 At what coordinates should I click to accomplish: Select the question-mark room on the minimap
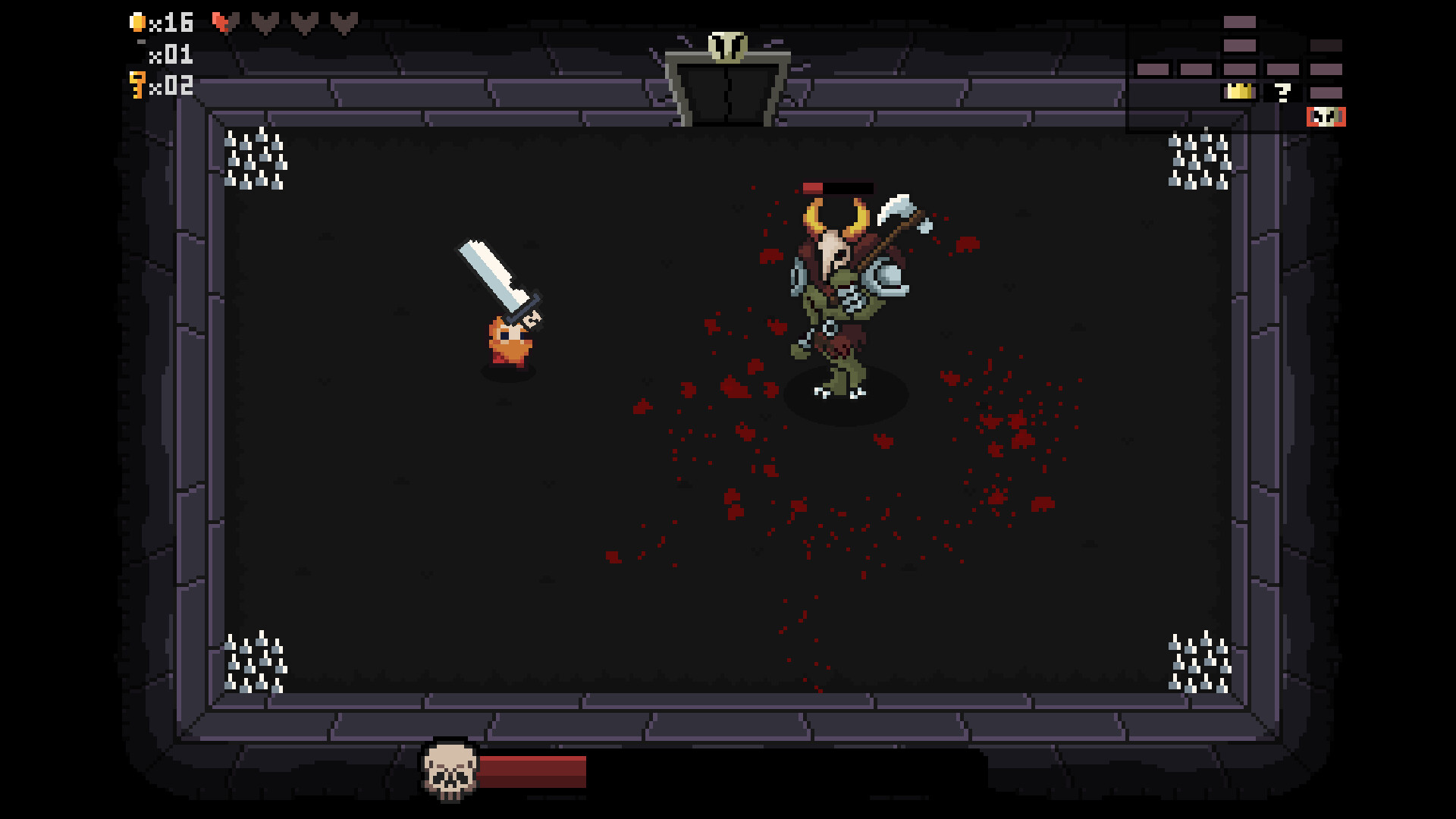[x=1282, y=94]
